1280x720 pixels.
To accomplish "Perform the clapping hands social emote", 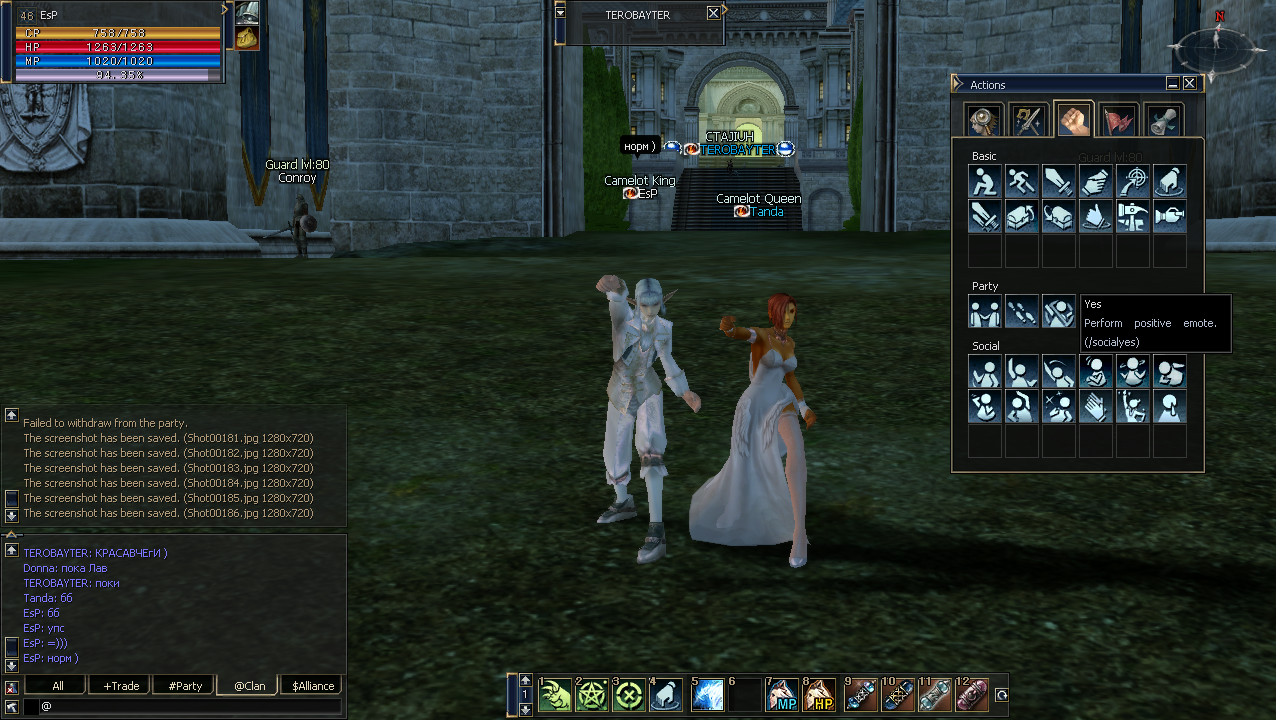I will coord(1096,407).
